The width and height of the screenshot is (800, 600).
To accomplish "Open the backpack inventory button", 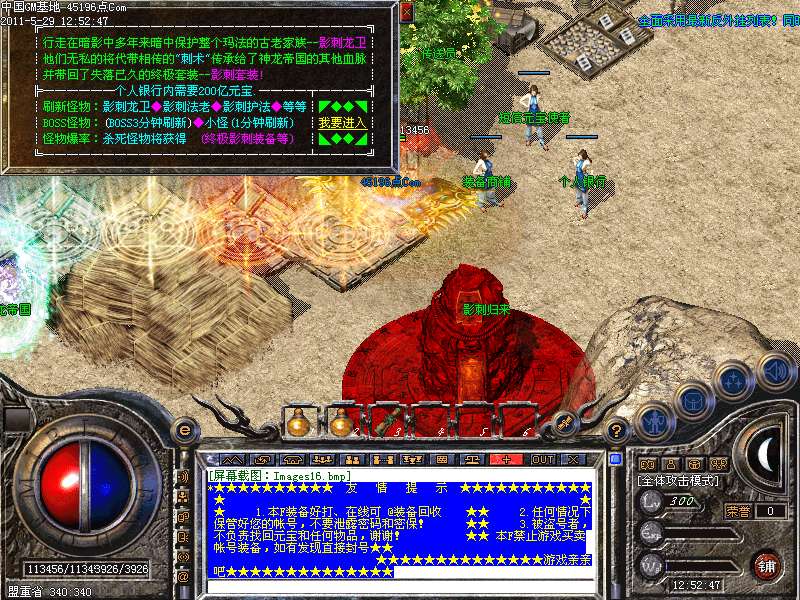I will tap(693, 402).
